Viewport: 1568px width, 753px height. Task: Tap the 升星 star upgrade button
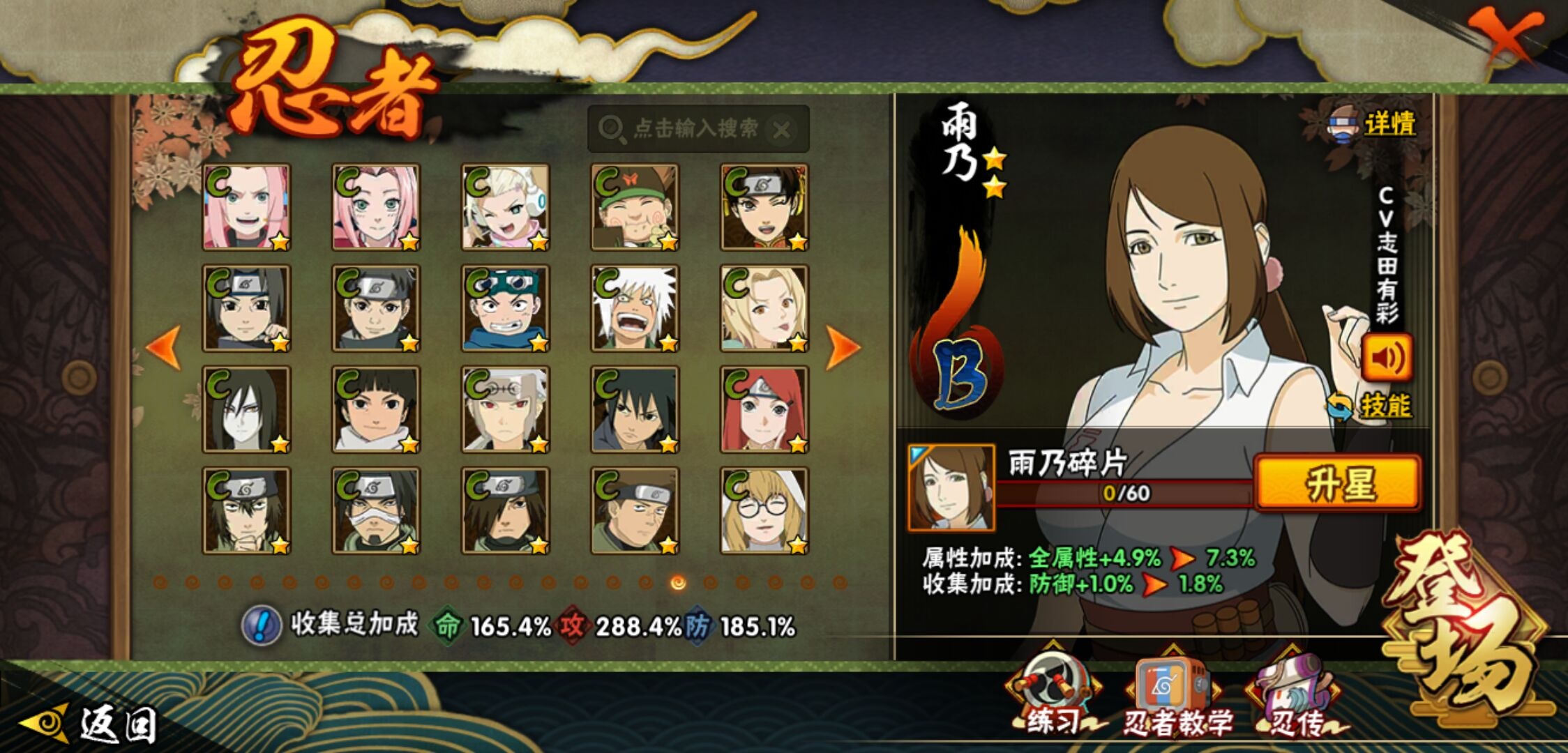[1338, 484]
